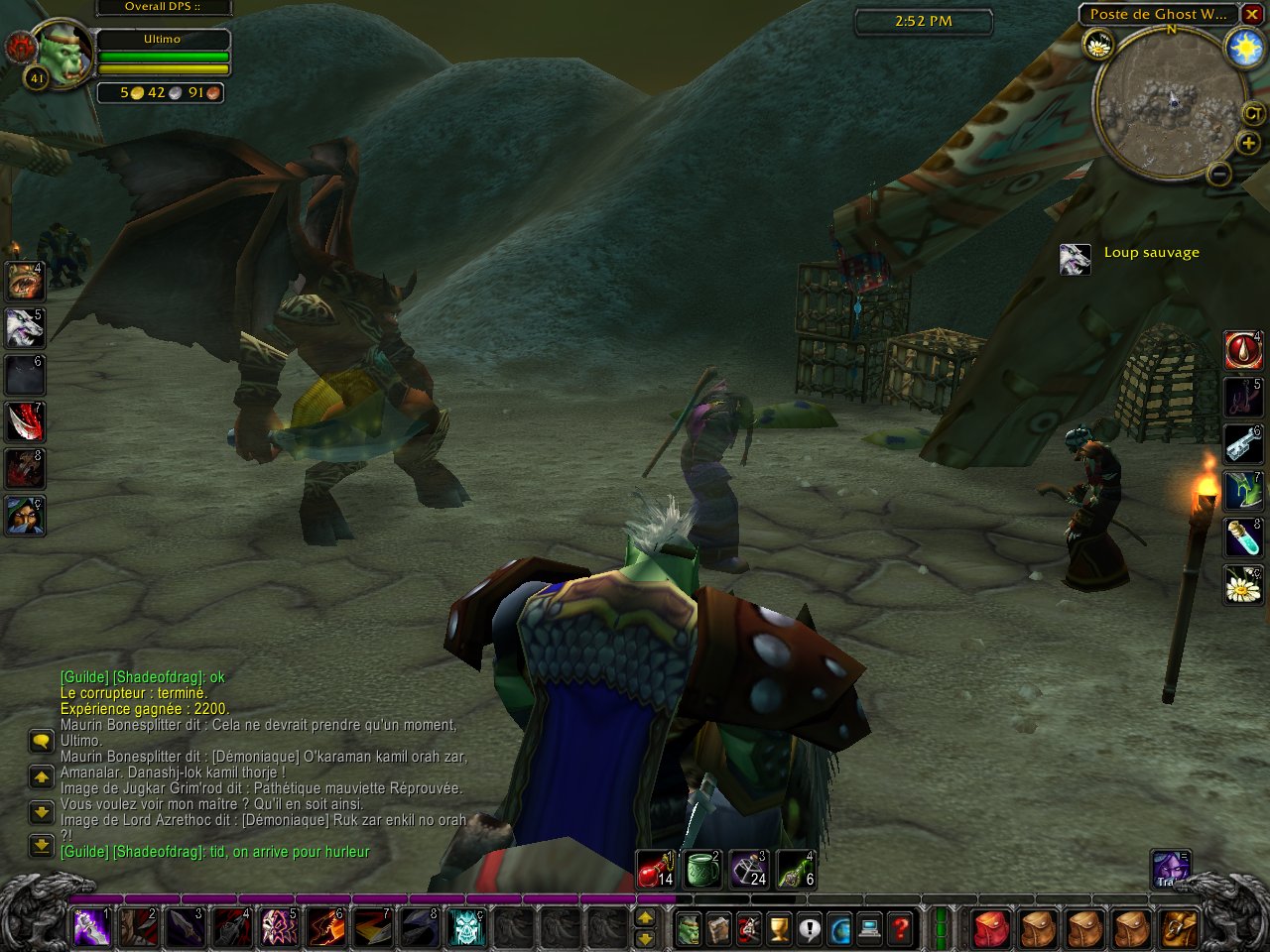Viewport: 1270px width, 952px height.
Task: Activate the white wolf ability in left bar
Action: (x=25, y=328)
